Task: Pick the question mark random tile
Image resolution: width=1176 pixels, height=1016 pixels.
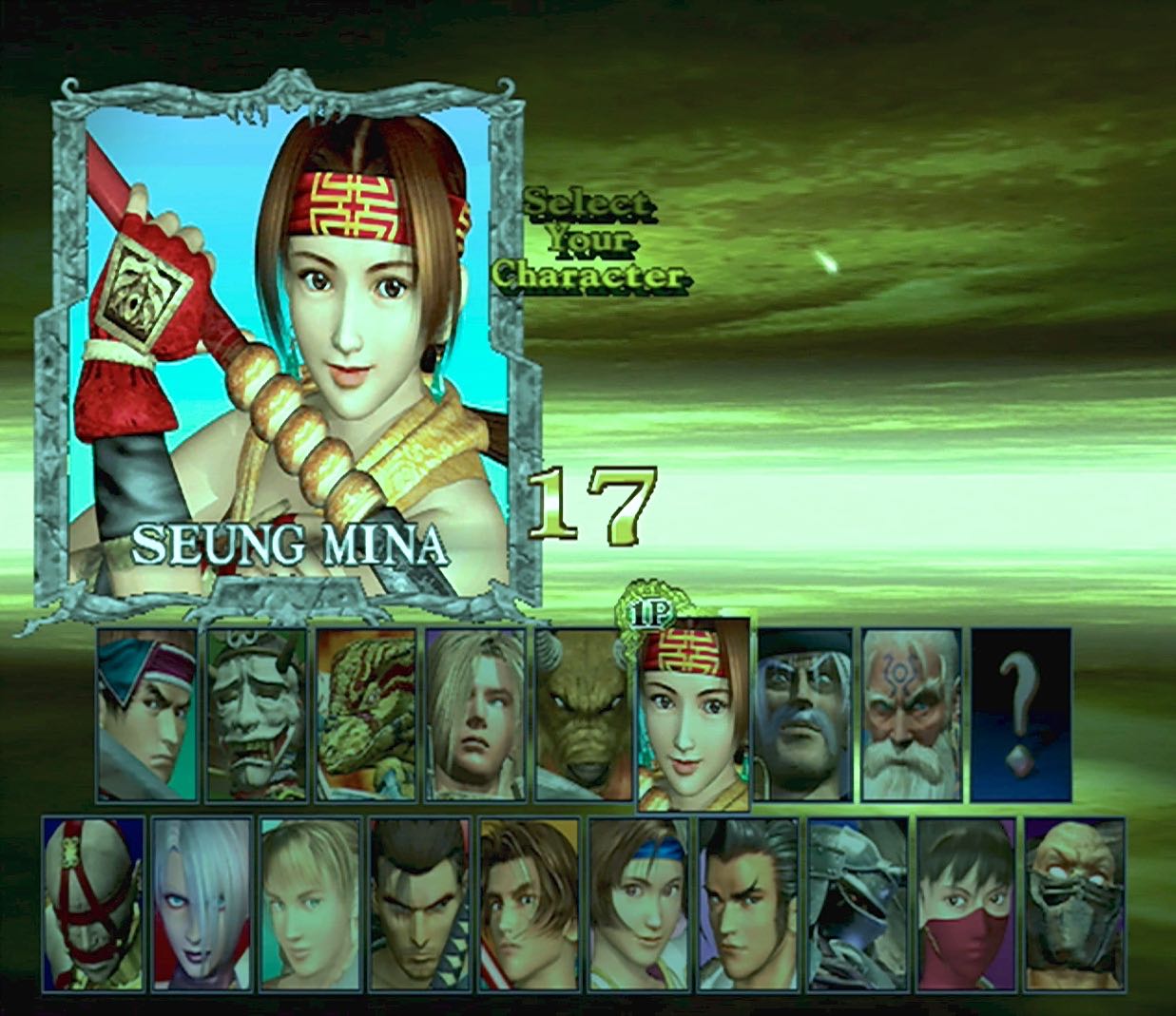Action: [x=1021, y=714]
